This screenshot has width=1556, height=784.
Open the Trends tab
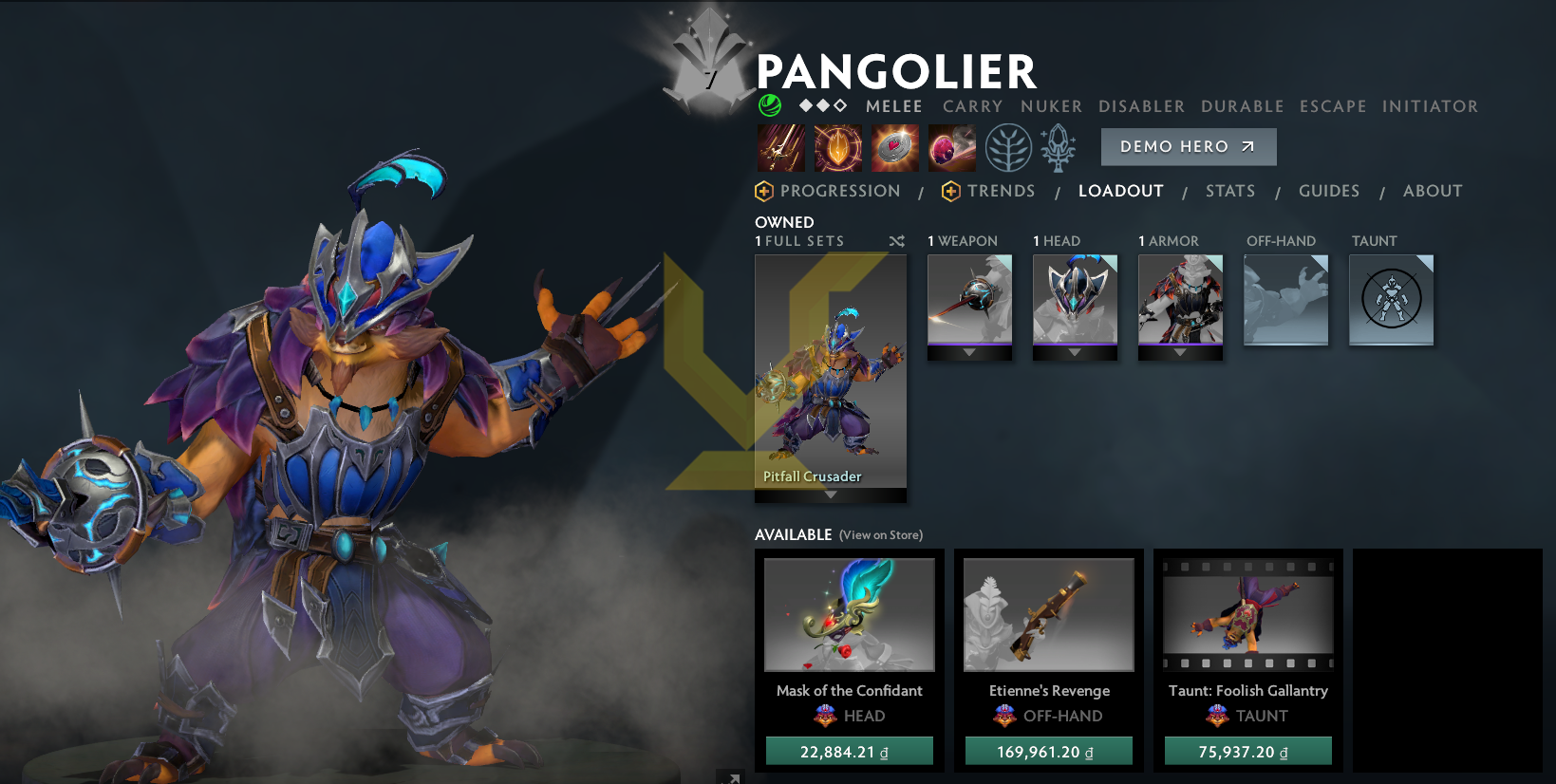pos(1000,191)
